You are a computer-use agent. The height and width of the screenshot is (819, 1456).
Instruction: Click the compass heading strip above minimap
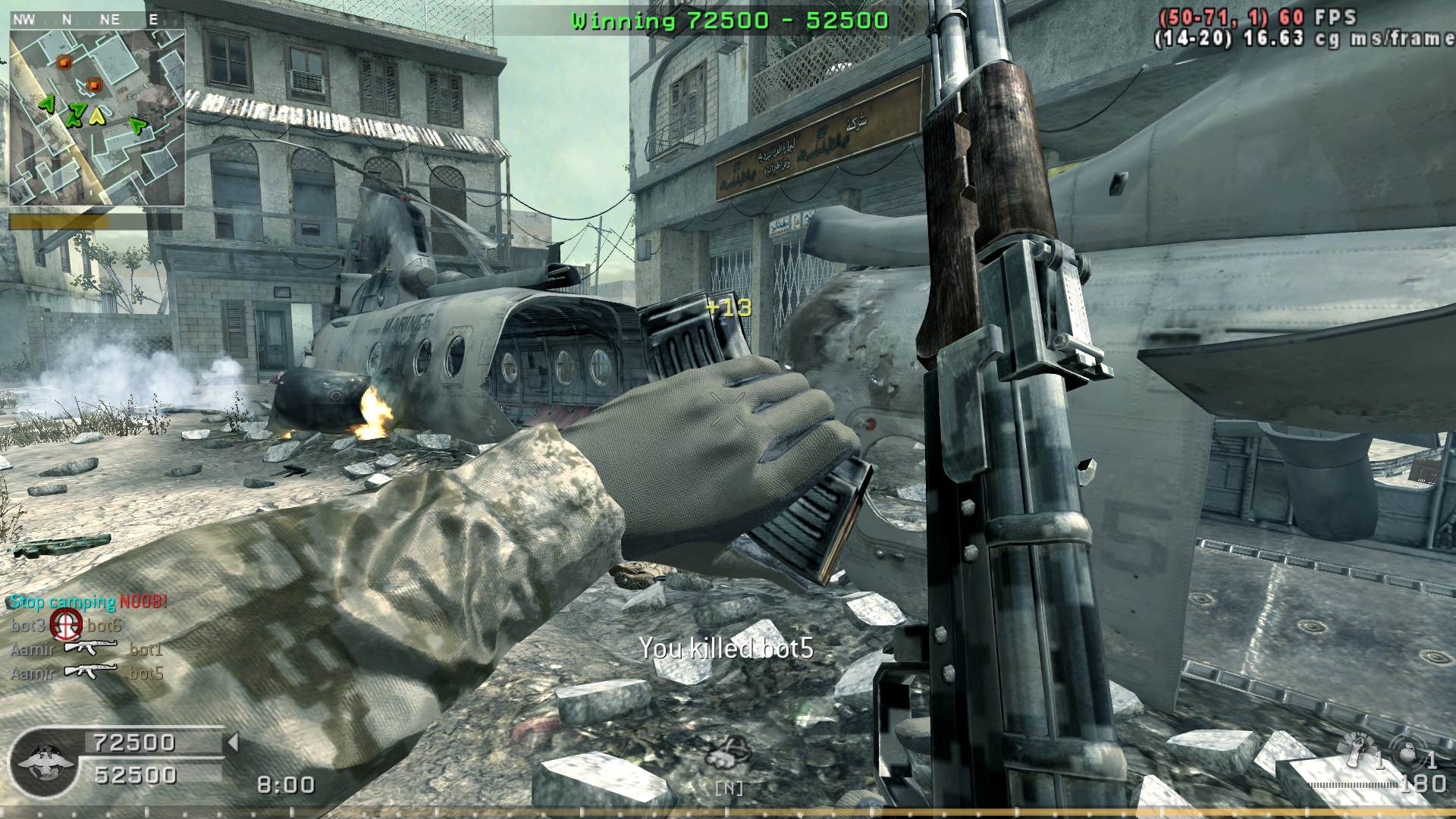tap(89, 20)
